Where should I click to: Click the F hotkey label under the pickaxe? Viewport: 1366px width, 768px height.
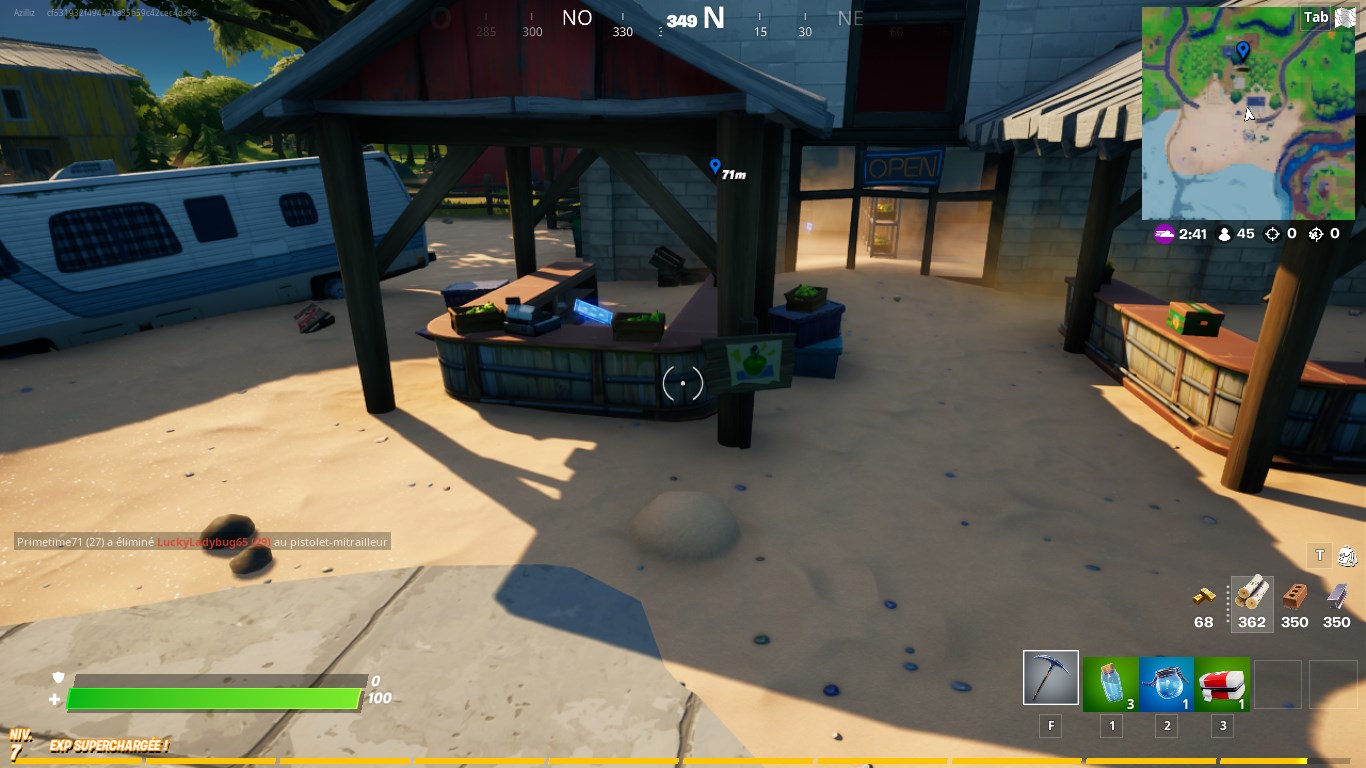tap(1049, 726)
